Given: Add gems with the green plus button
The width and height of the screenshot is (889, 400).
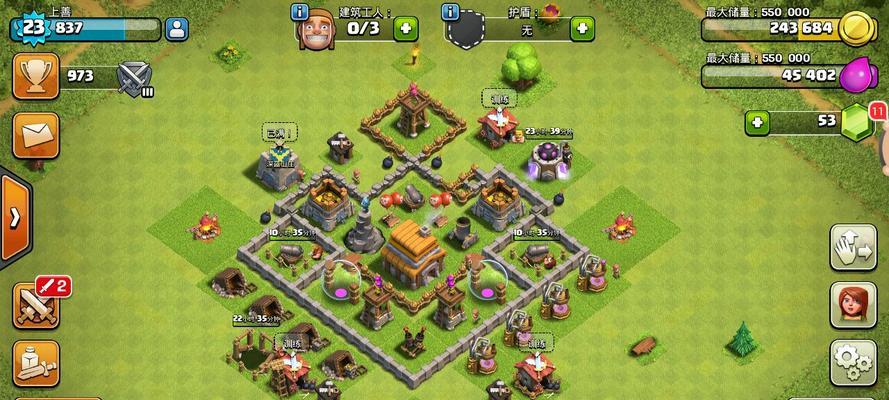Looking at the screenshot, I should [757, 122].
